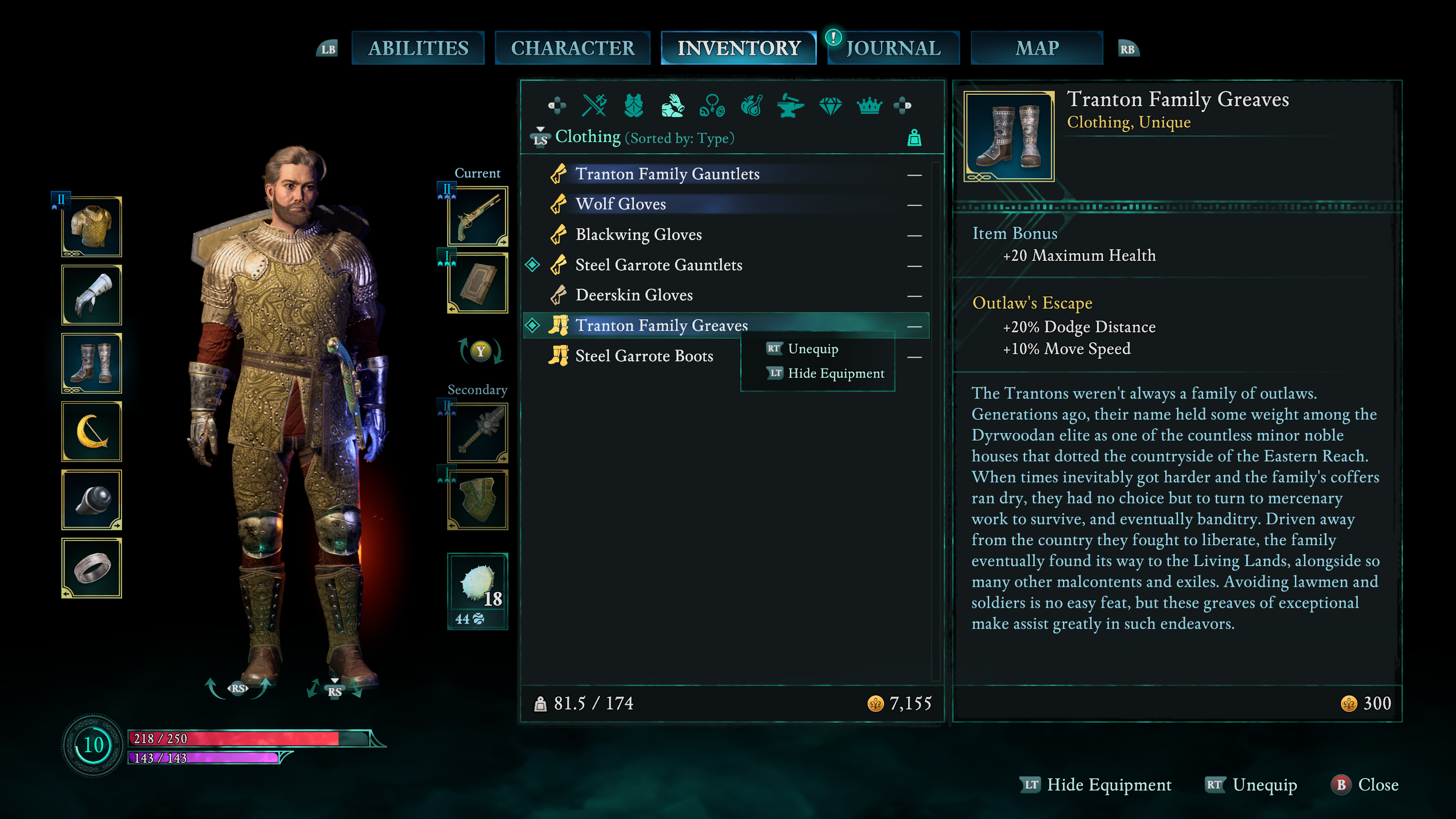
Task: Select the Deerskin Gloves item
Action: (x=634, y=295)
